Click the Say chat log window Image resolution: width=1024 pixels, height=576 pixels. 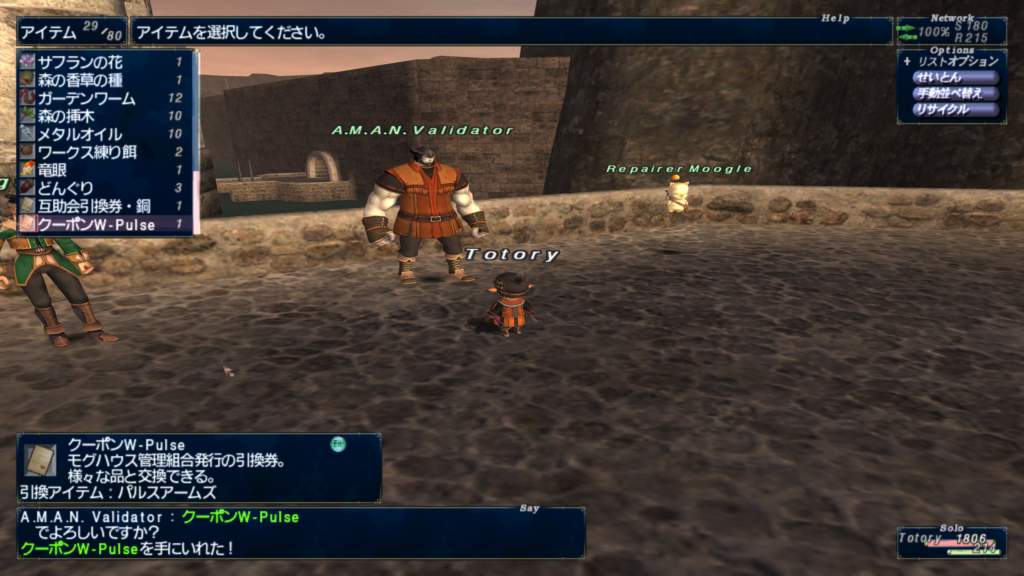click(x=300, y=532)
